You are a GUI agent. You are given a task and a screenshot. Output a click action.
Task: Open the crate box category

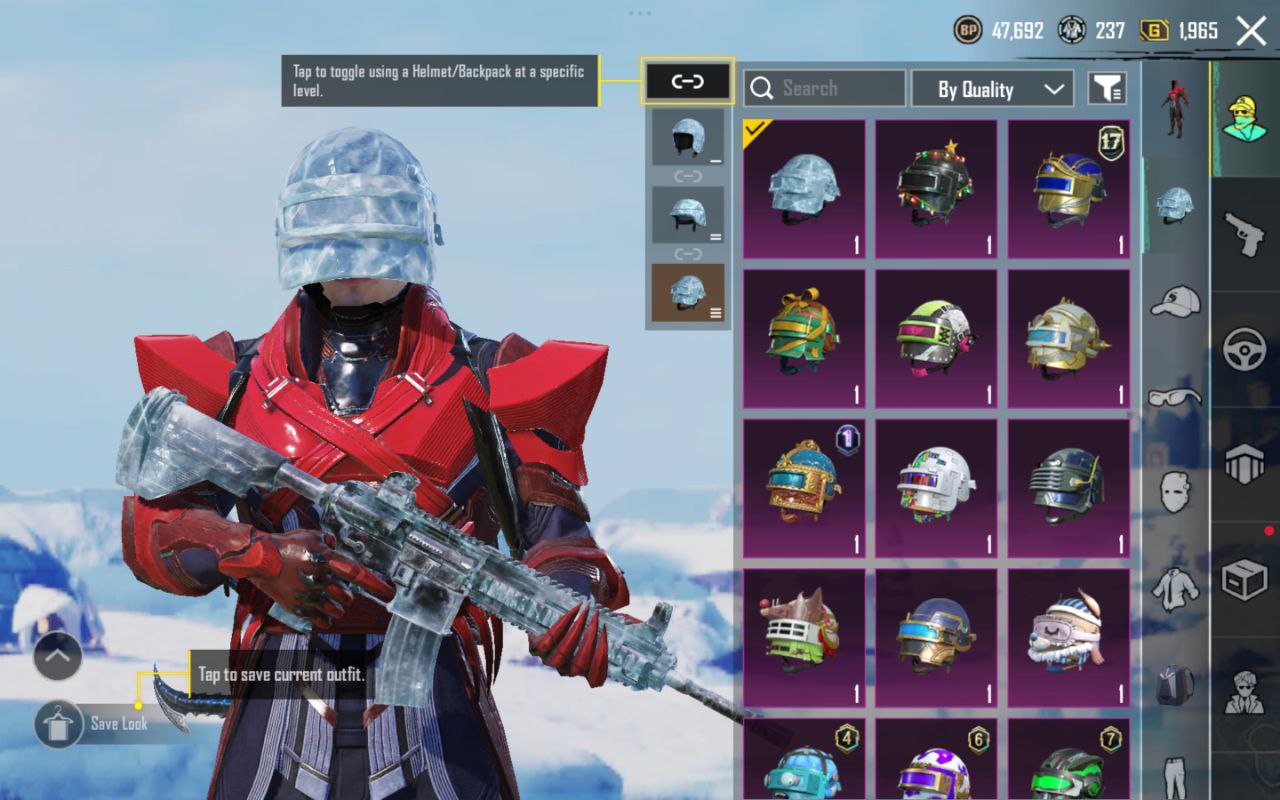tap(1245, 579)
